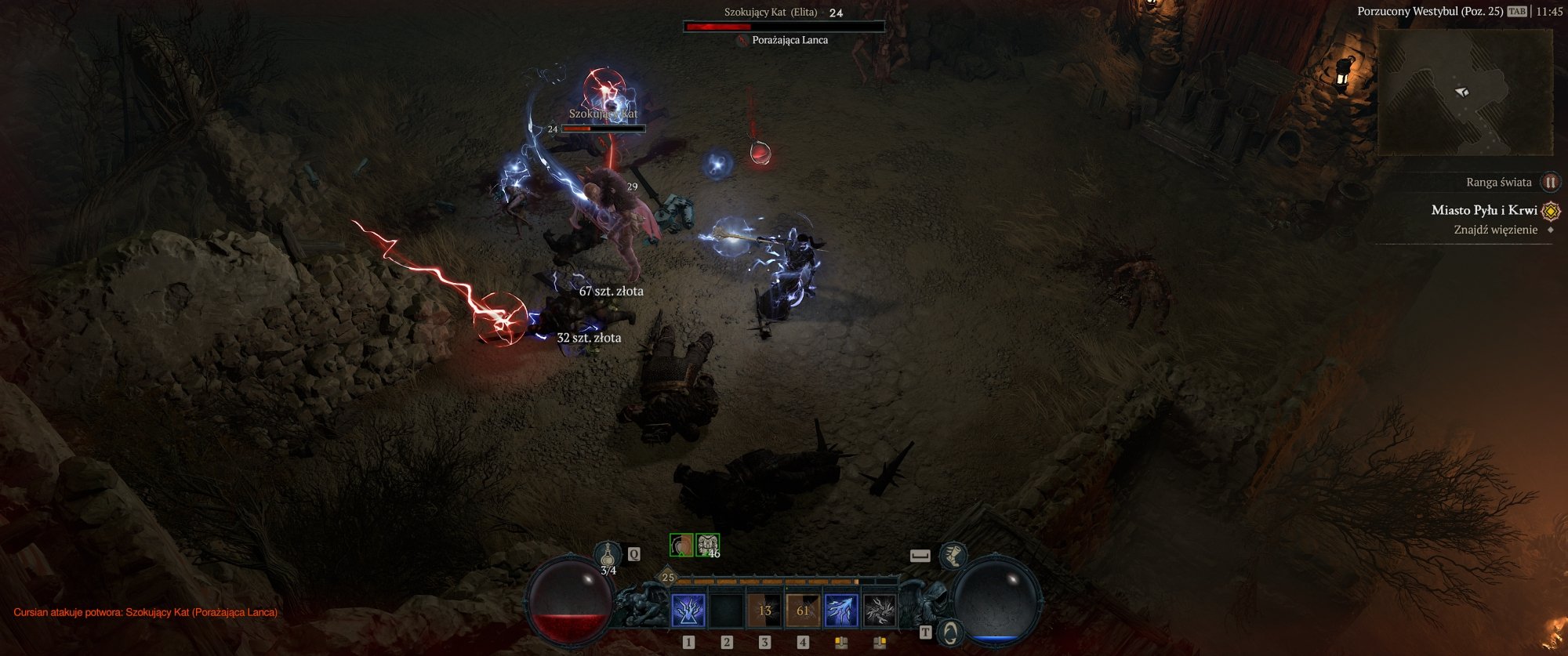The width and height of the screenshot is (1568, 656).
Task: Cast the blue forked lightning skill
Action: [x=841, y=611]
